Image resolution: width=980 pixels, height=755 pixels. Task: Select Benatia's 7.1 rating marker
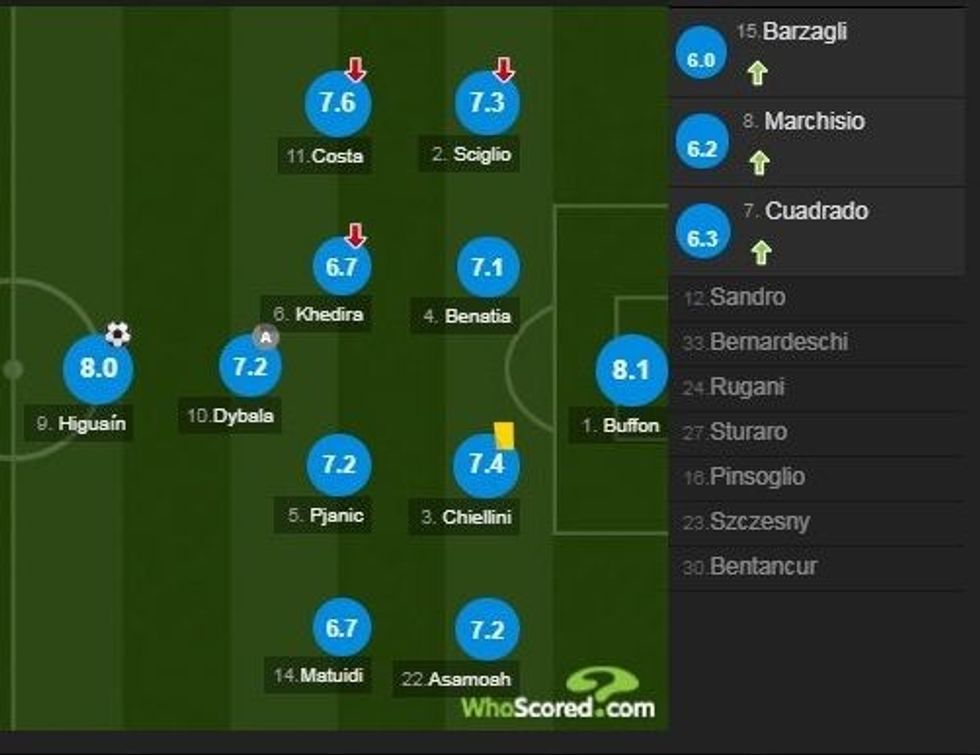[487, 267]
